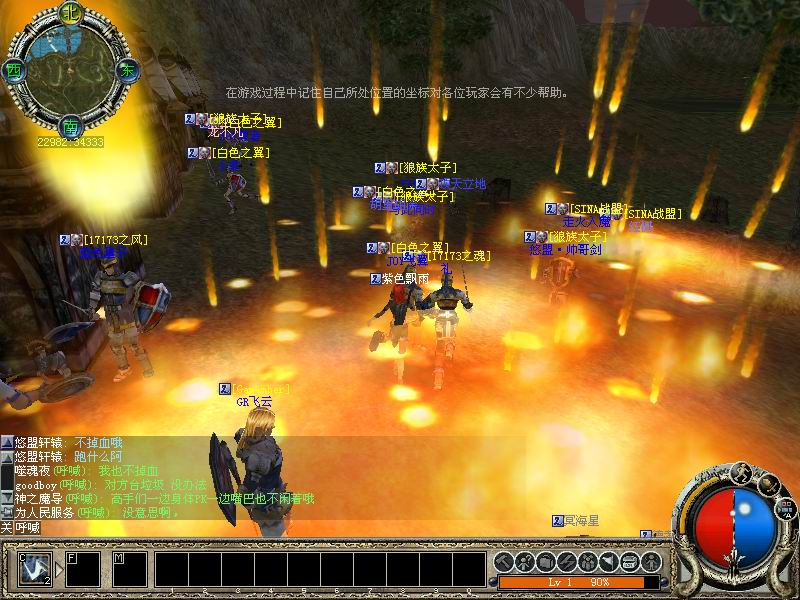Open the standing figure icon in toolbar
Image resolution: width=800 pixels, height=600 pixels.
[x=650, y=560]
